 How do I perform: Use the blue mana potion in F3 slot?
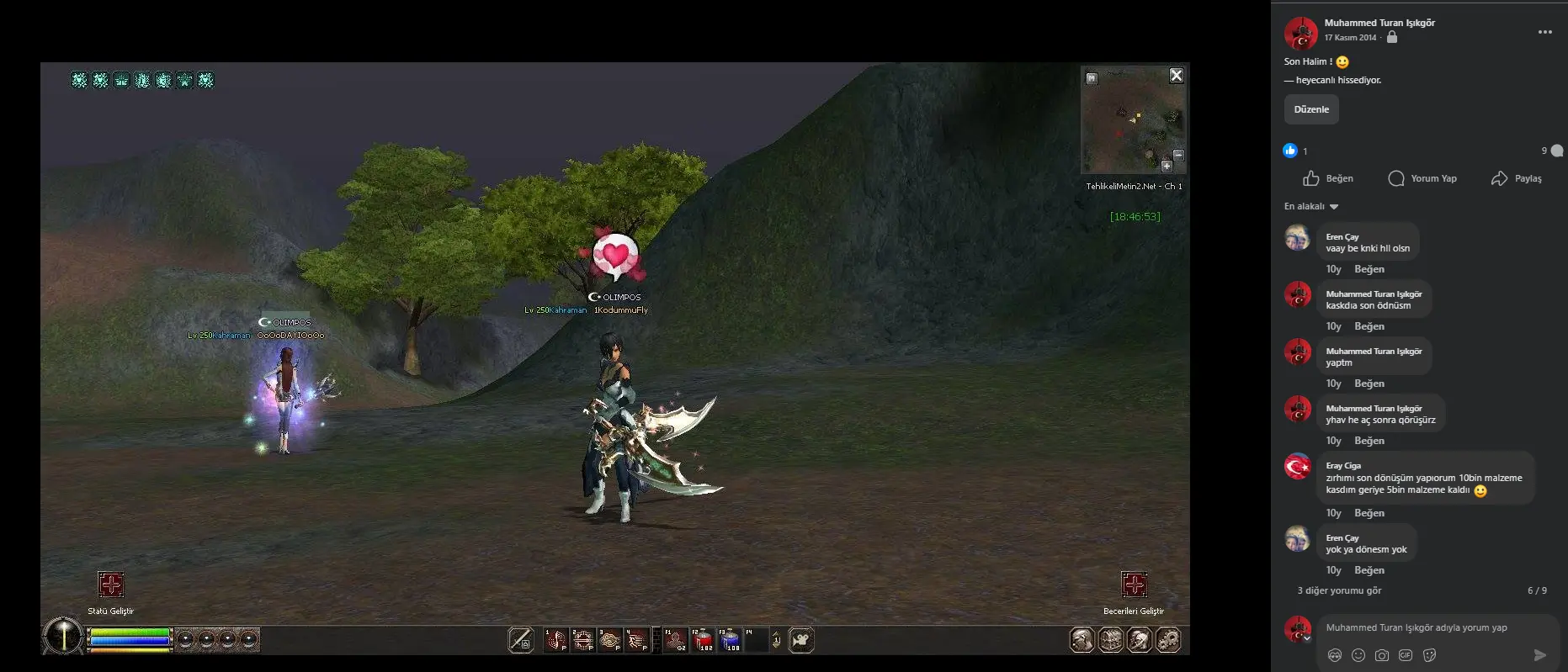tap(730, 640)
